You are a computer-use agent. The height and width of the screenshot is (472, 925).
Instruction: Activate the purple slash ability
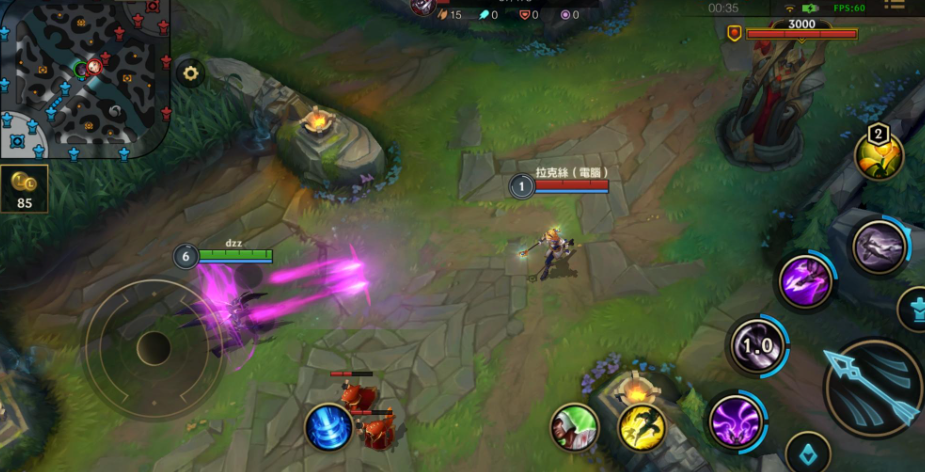807,281
